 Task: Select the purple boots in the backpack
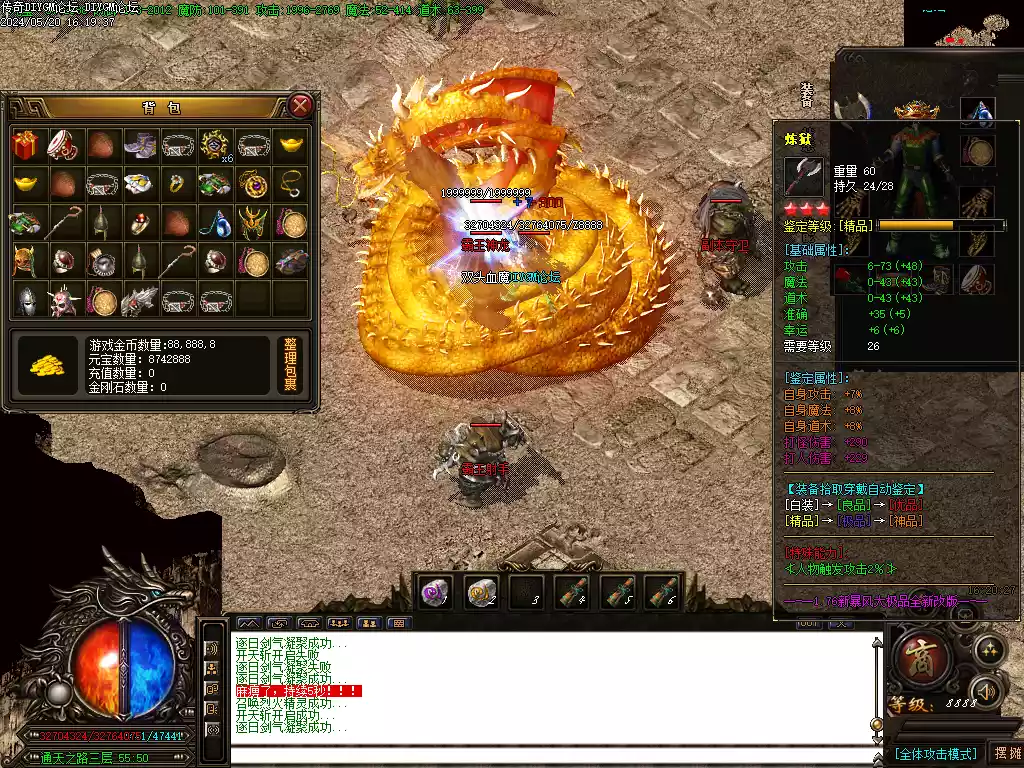click(138, 145)
